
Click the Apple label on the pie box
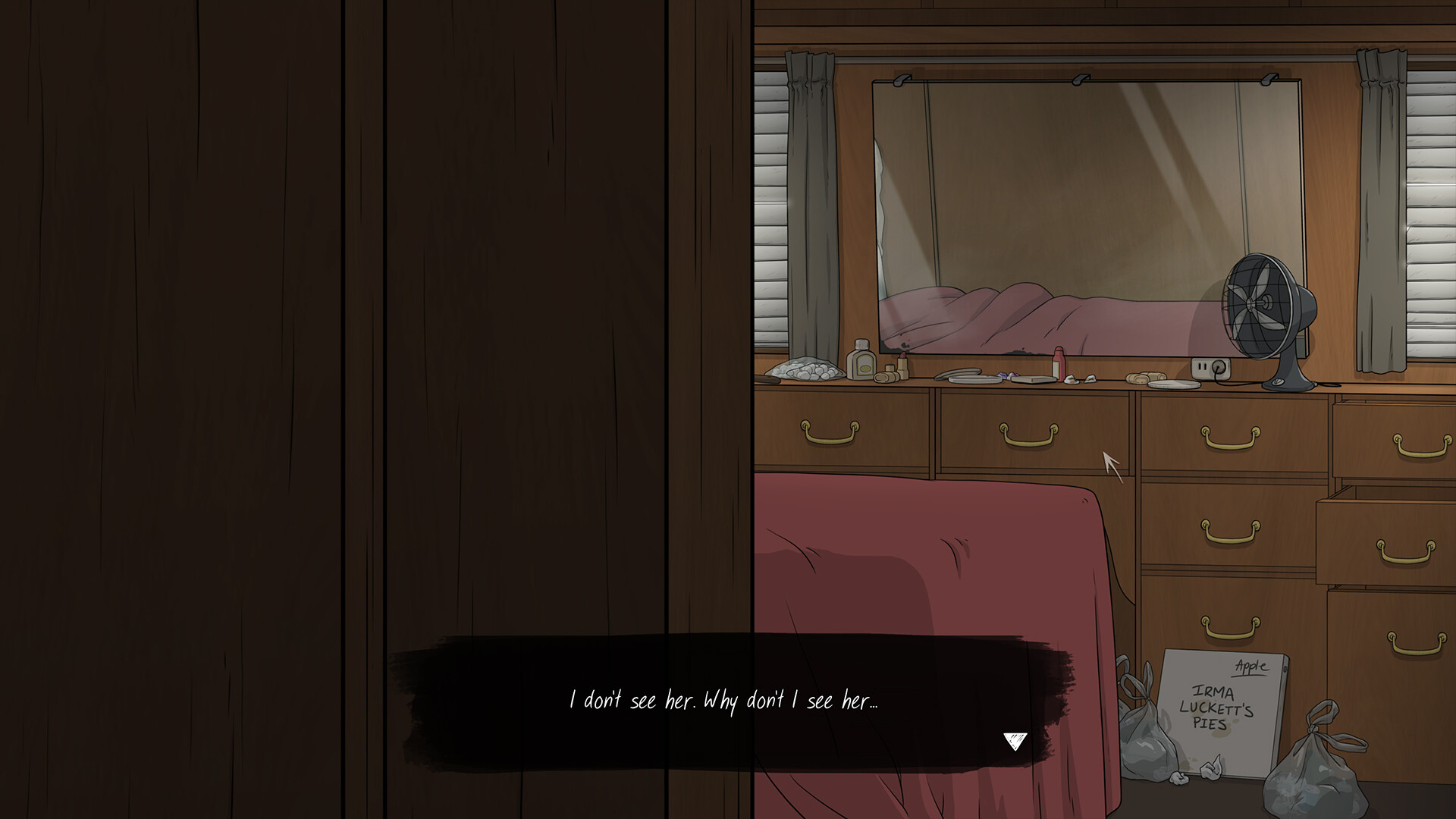click(x=1250, y=665)
